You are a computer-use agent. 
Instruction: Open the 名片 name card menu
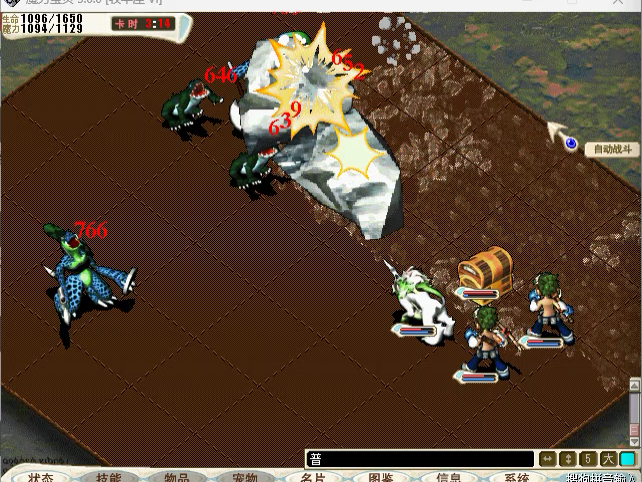point(313,476)
